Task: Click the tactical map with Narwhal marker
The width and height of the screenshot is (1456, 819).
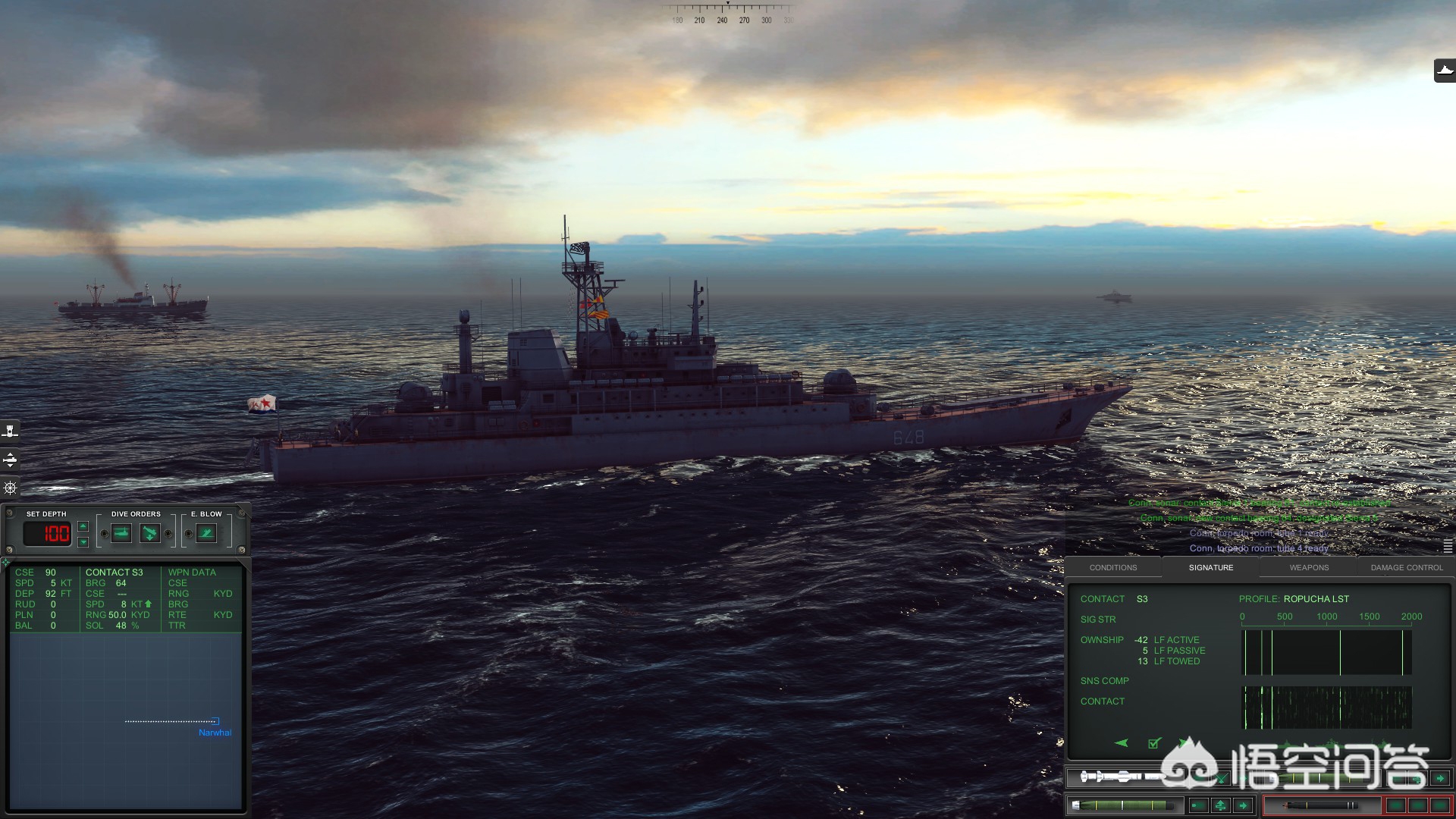Action: point(126,720)
